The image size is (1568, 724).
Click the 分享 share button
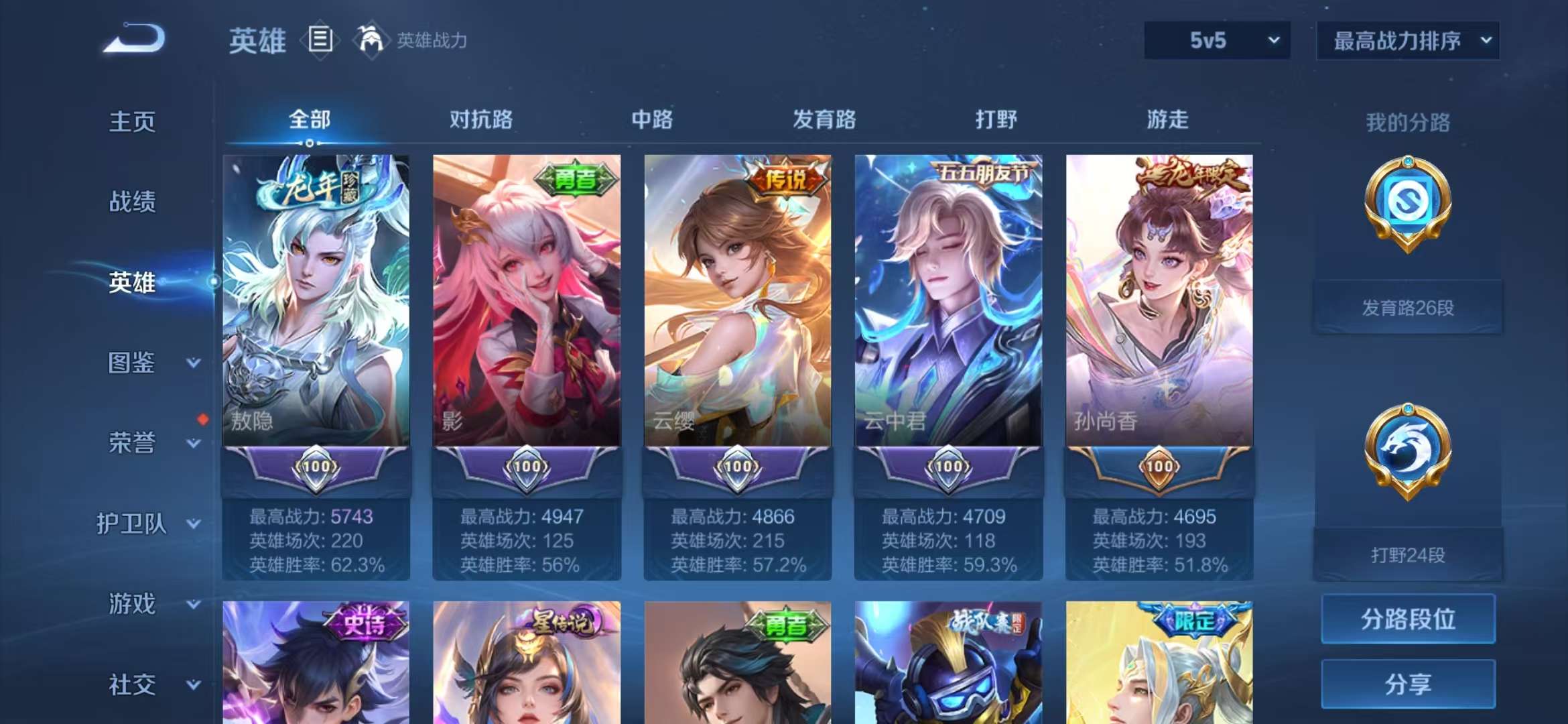coord(1407,684)
